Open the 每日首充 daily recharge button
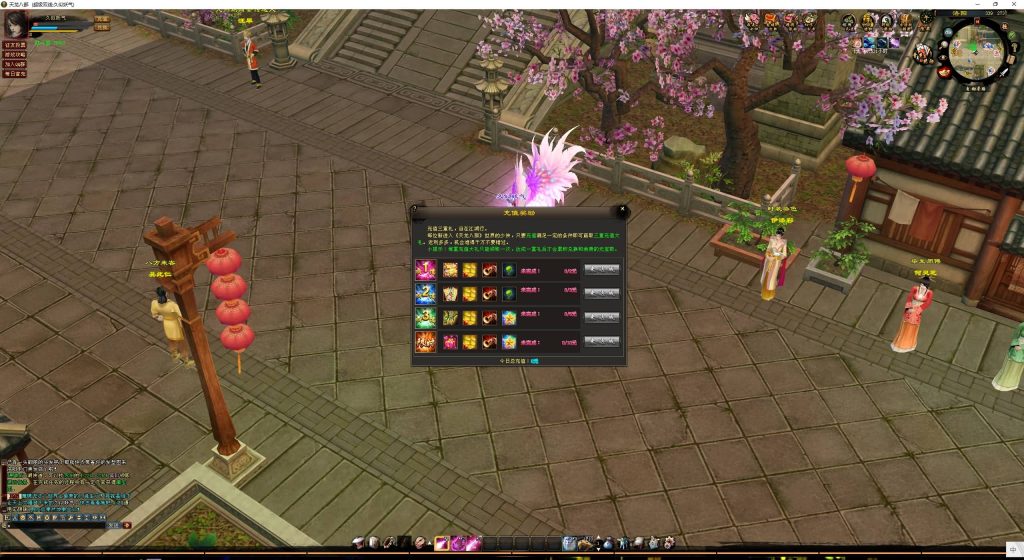1024x560 pixels. pyautogui.click(x=14, y=74)
